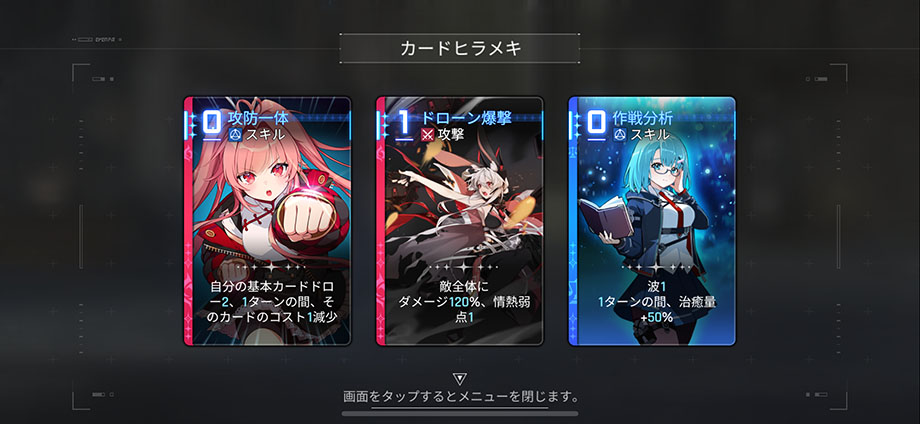Choose the ドローン爆撃 attack card
The width and height of the screenshot is (920, 424).
[459, 221]
